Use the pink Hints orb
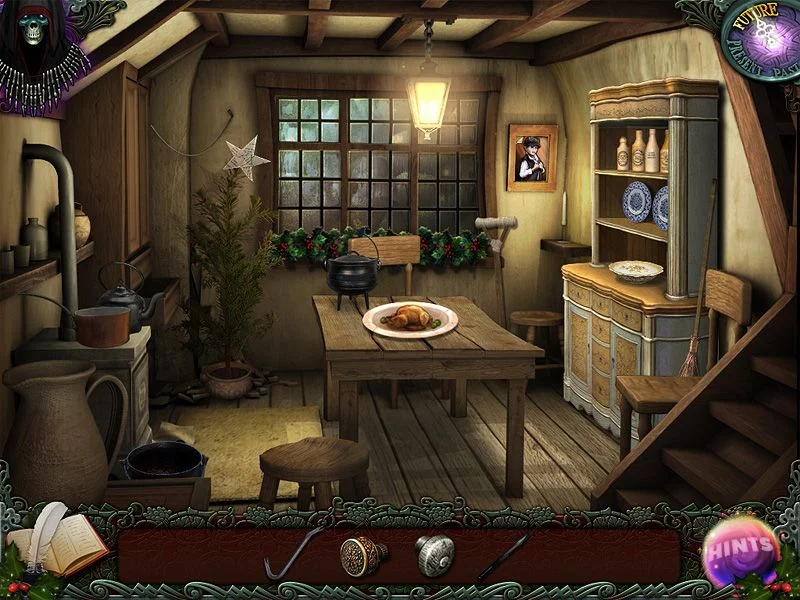 pos(741,547)
